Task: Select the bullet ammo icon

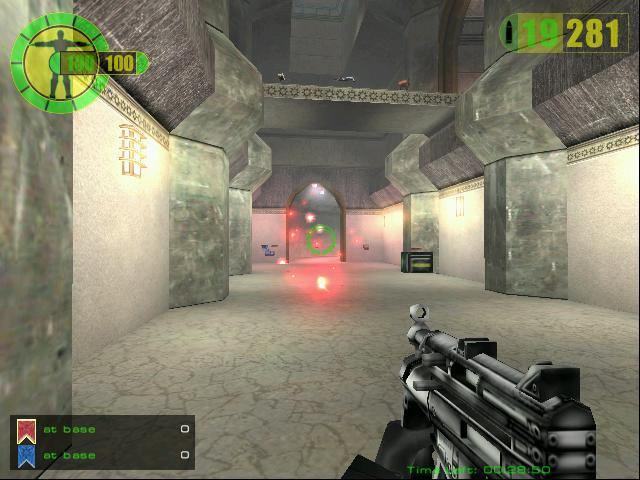Action: [512, 32]
